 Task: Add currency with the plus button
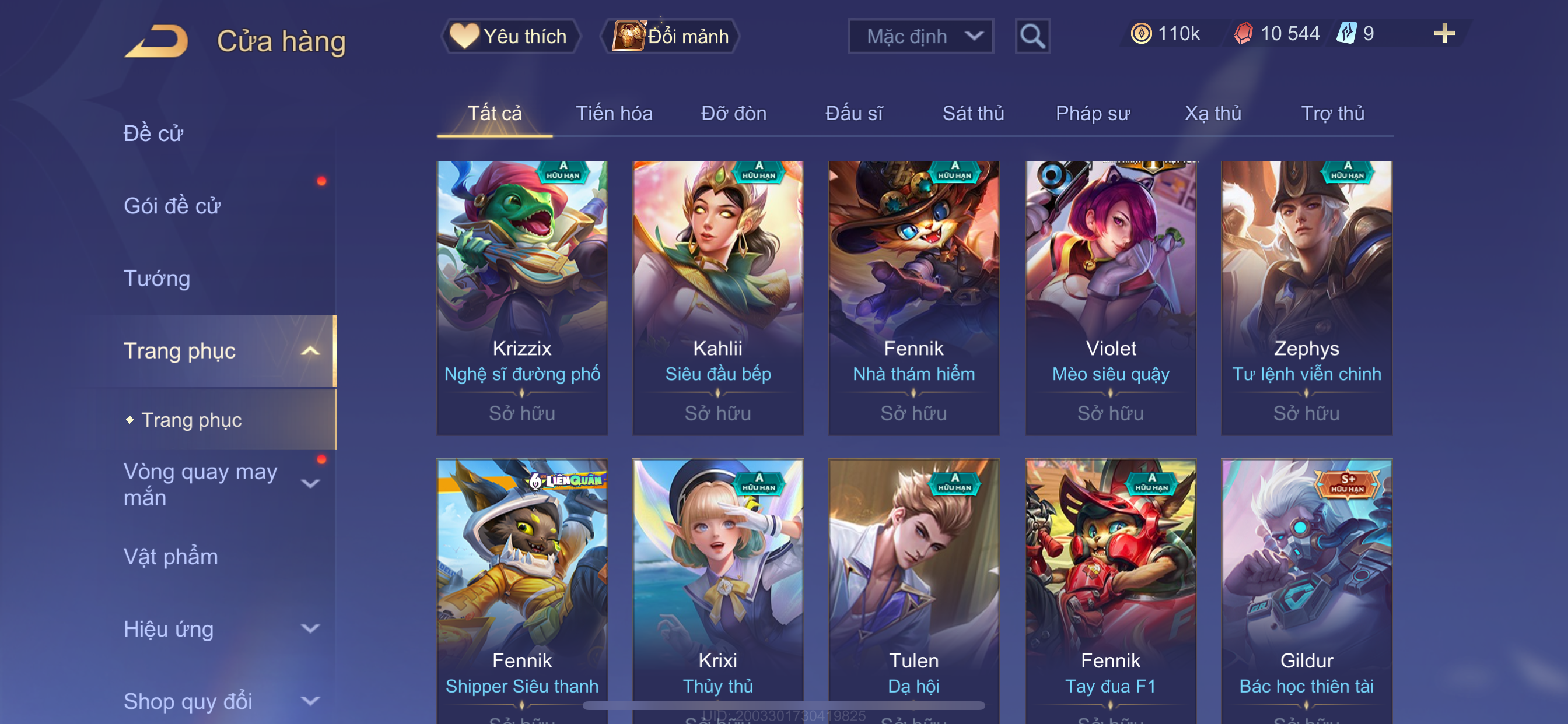click(x=1443, y=33)
